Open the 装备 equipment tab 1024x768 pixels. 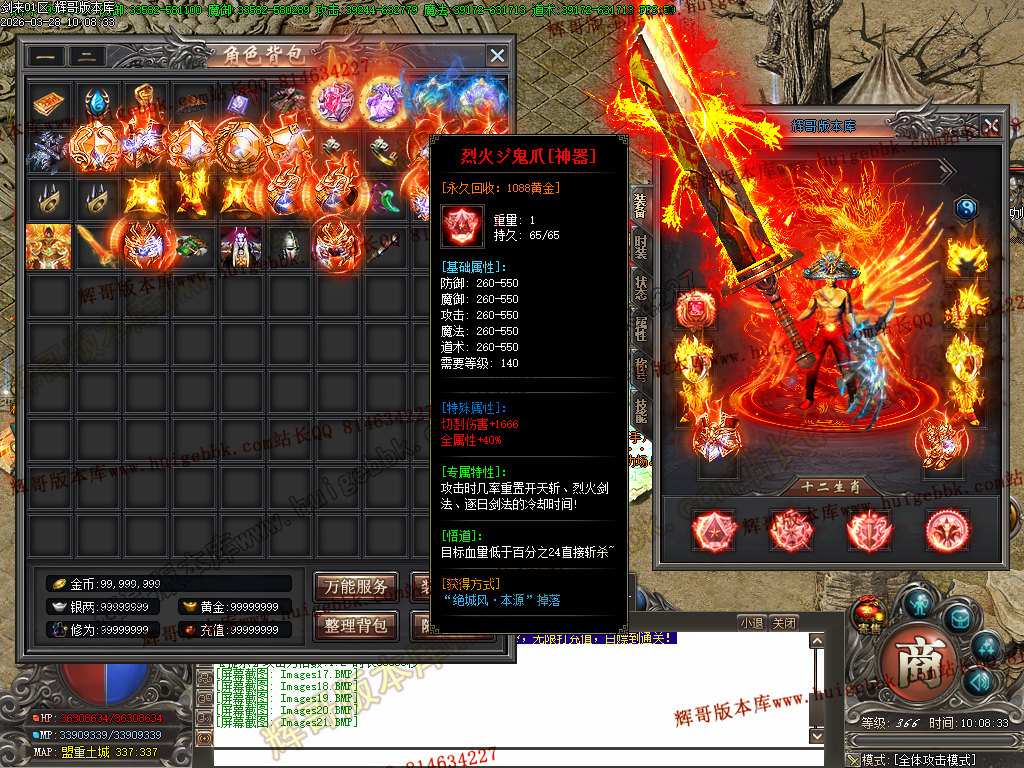[x=640, y=205]
